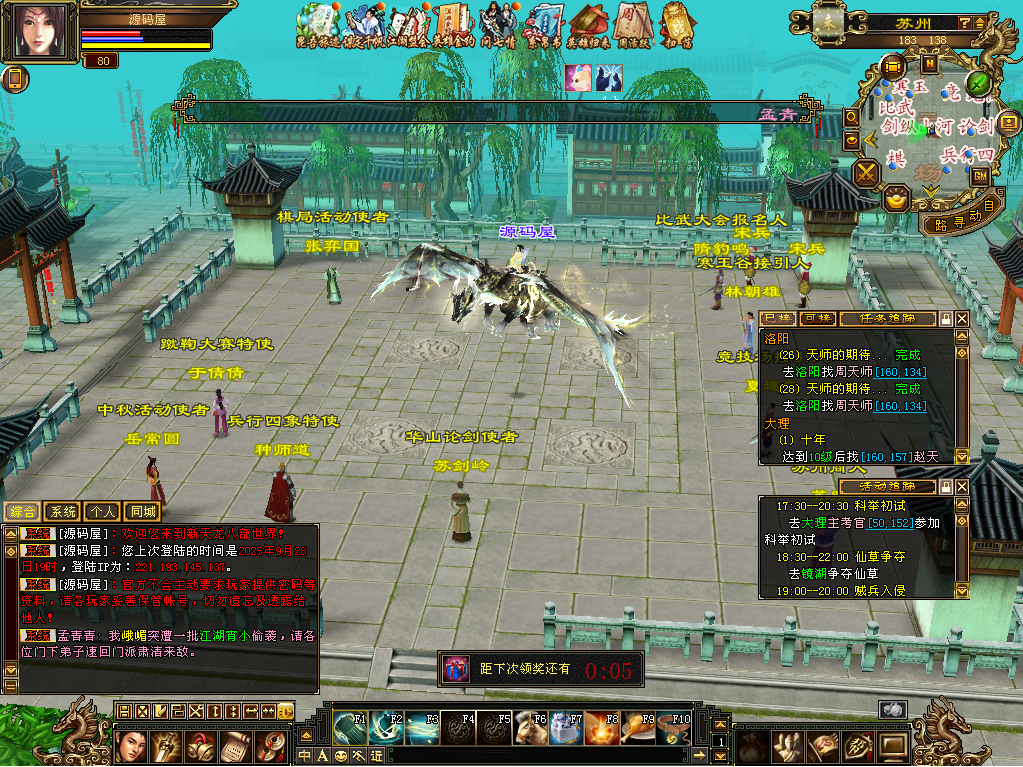
Task: Open the 英雄归来 event icon
Action: click(x=588, y=23)
